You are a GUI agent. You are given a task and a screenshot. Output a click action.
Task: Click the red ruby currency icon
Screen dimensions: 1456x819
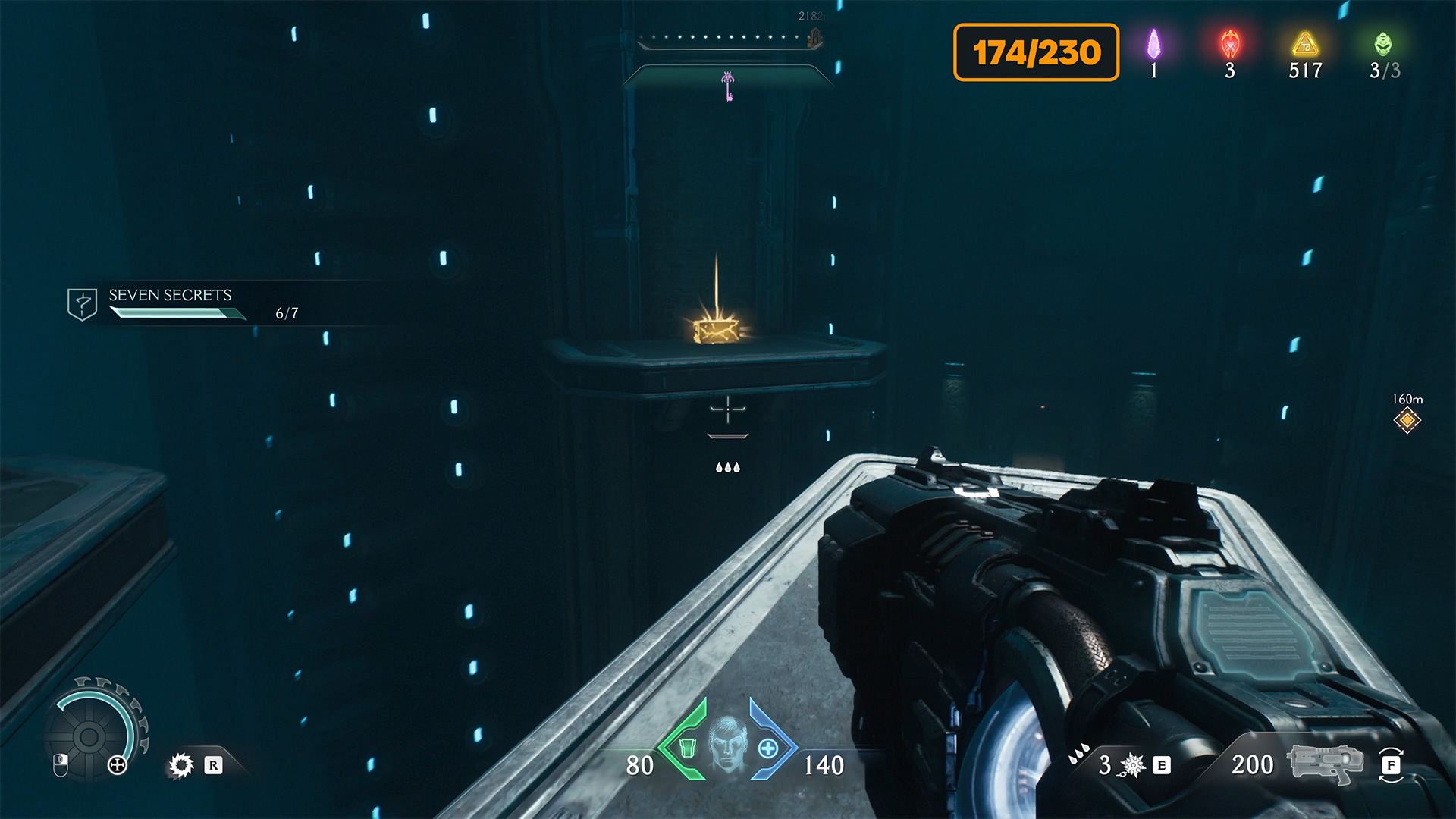click(1230, 45)
